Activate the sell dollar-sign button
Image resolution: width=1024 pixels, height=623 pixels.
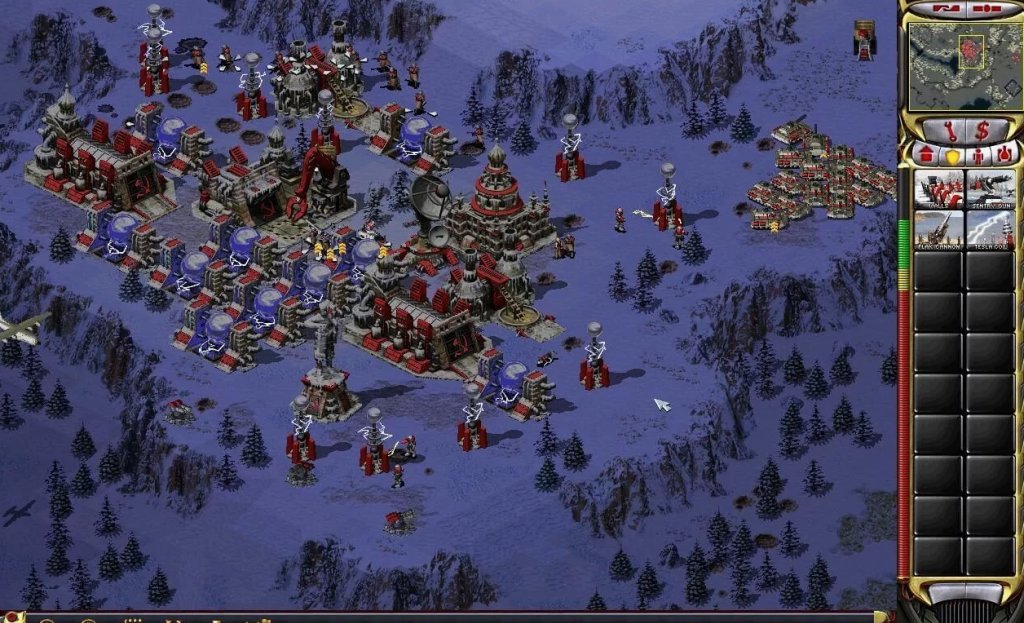click(982, 129)
